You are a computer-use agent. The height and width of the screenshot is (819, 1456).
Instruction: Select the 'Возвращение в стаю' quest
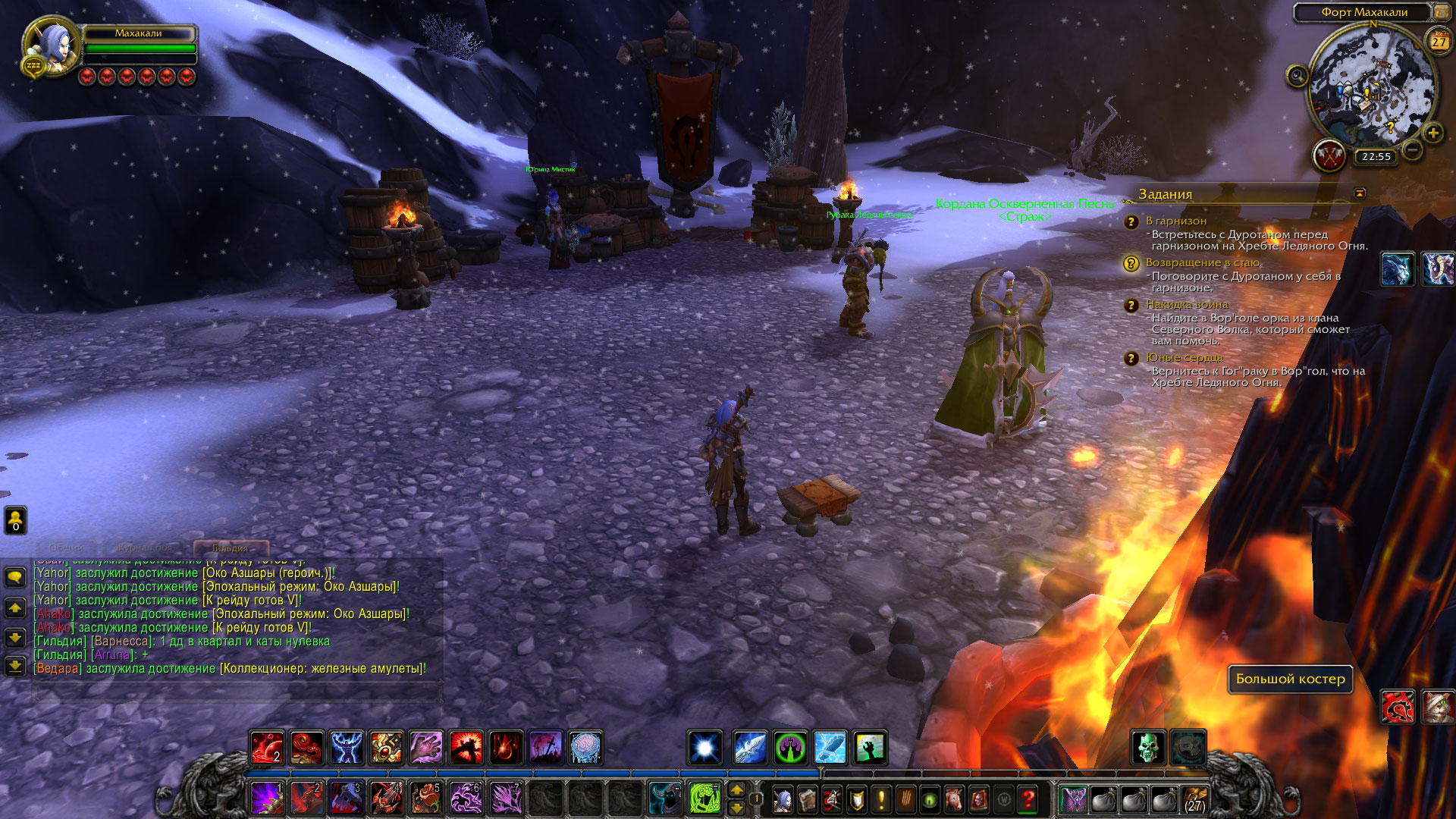[1203, 262]
